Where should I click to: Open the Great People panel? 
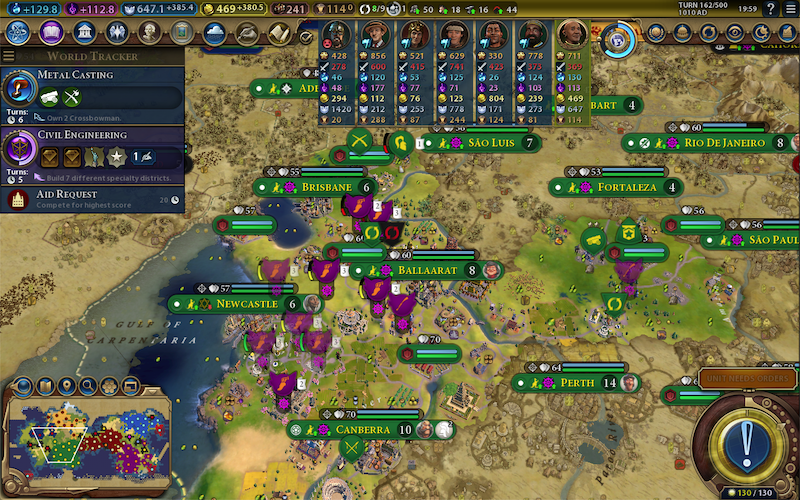pyautogui.click(x=149, y=33)
